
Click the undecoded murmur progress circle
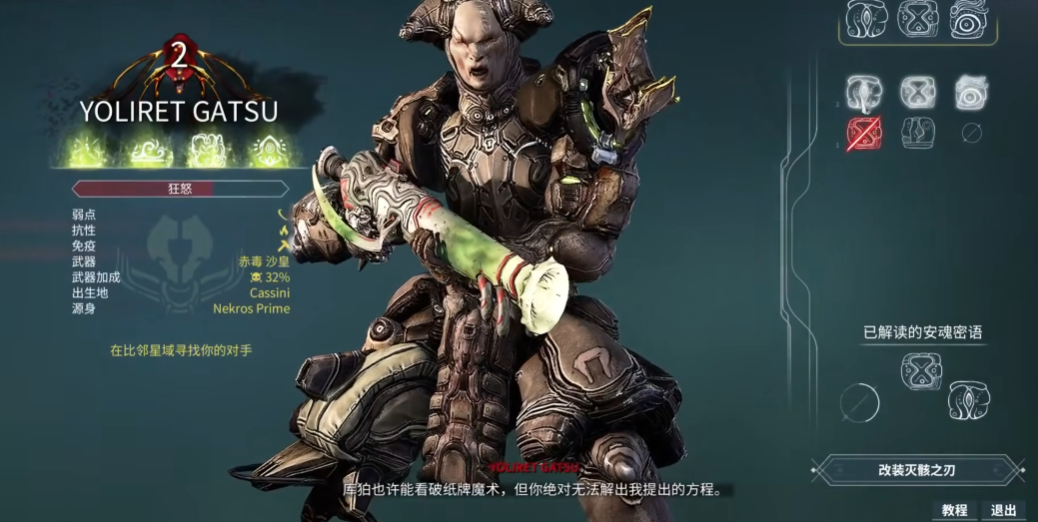[x=860, y=402]
